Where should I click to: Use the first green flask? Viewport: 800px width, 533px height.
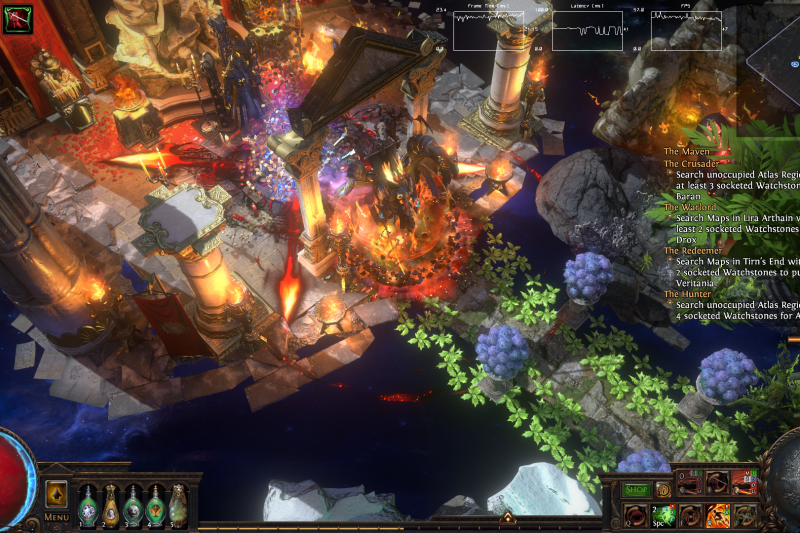(88, 505)
